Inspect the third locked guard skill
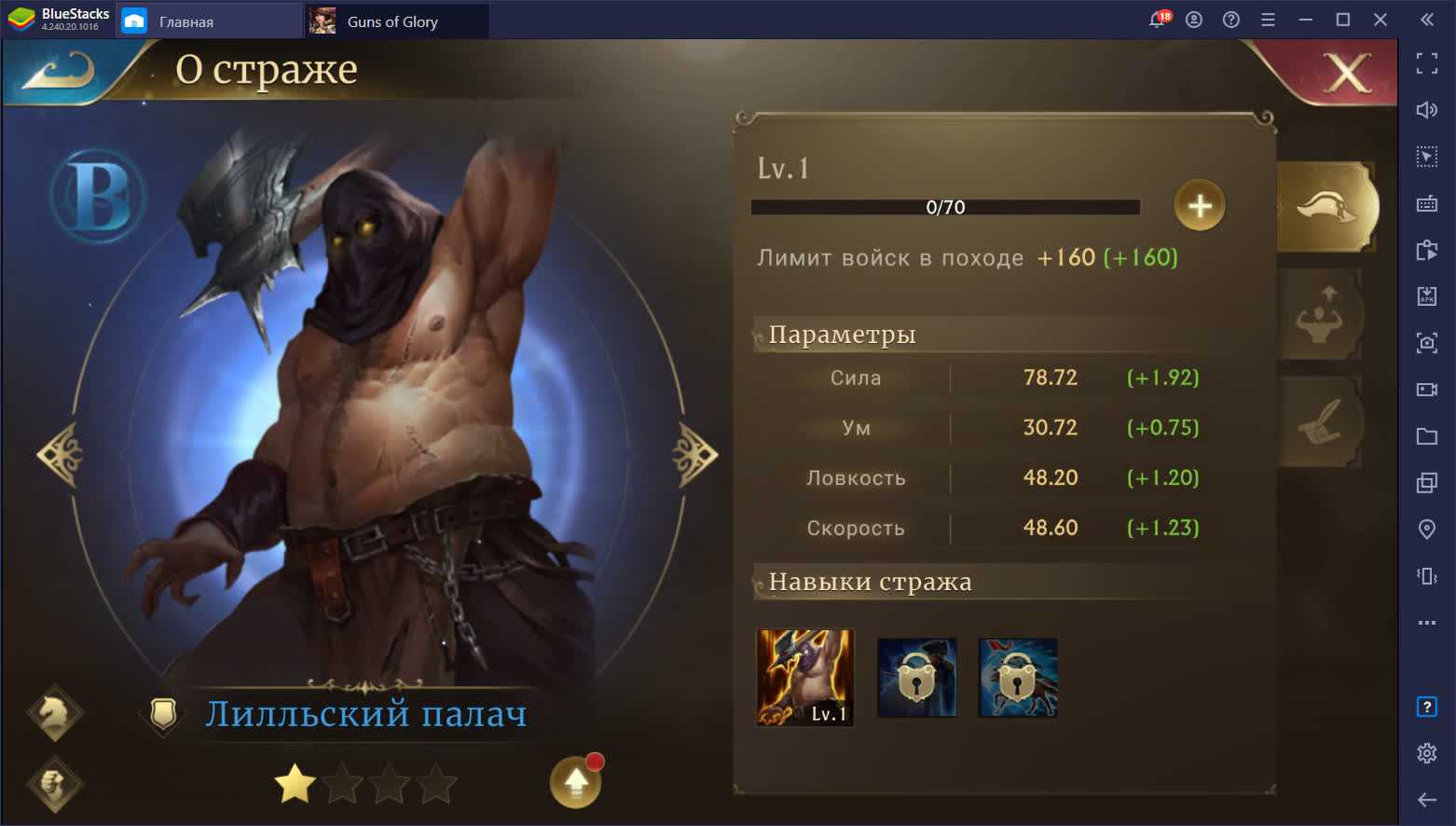 tap(1017, 678)
